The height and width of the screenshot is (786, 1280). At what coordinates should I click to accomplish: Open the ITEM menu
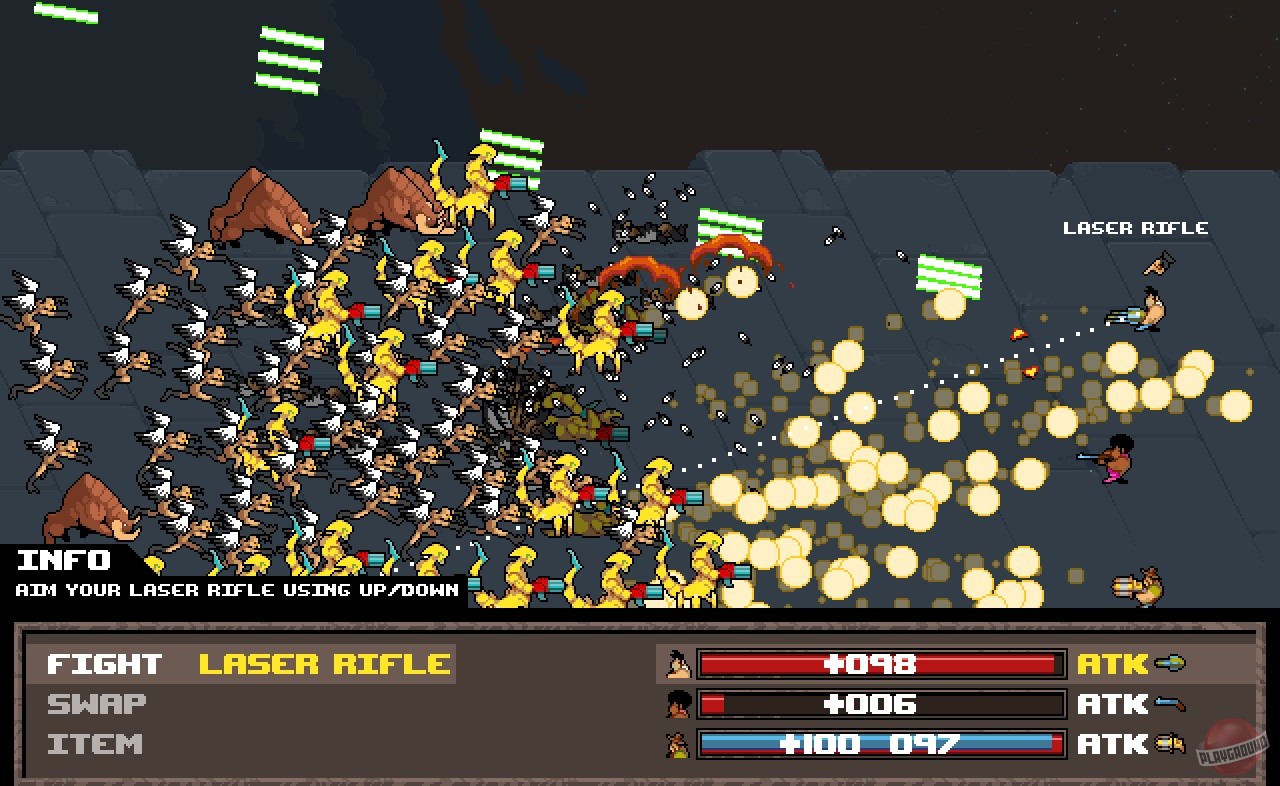point(93,743)
